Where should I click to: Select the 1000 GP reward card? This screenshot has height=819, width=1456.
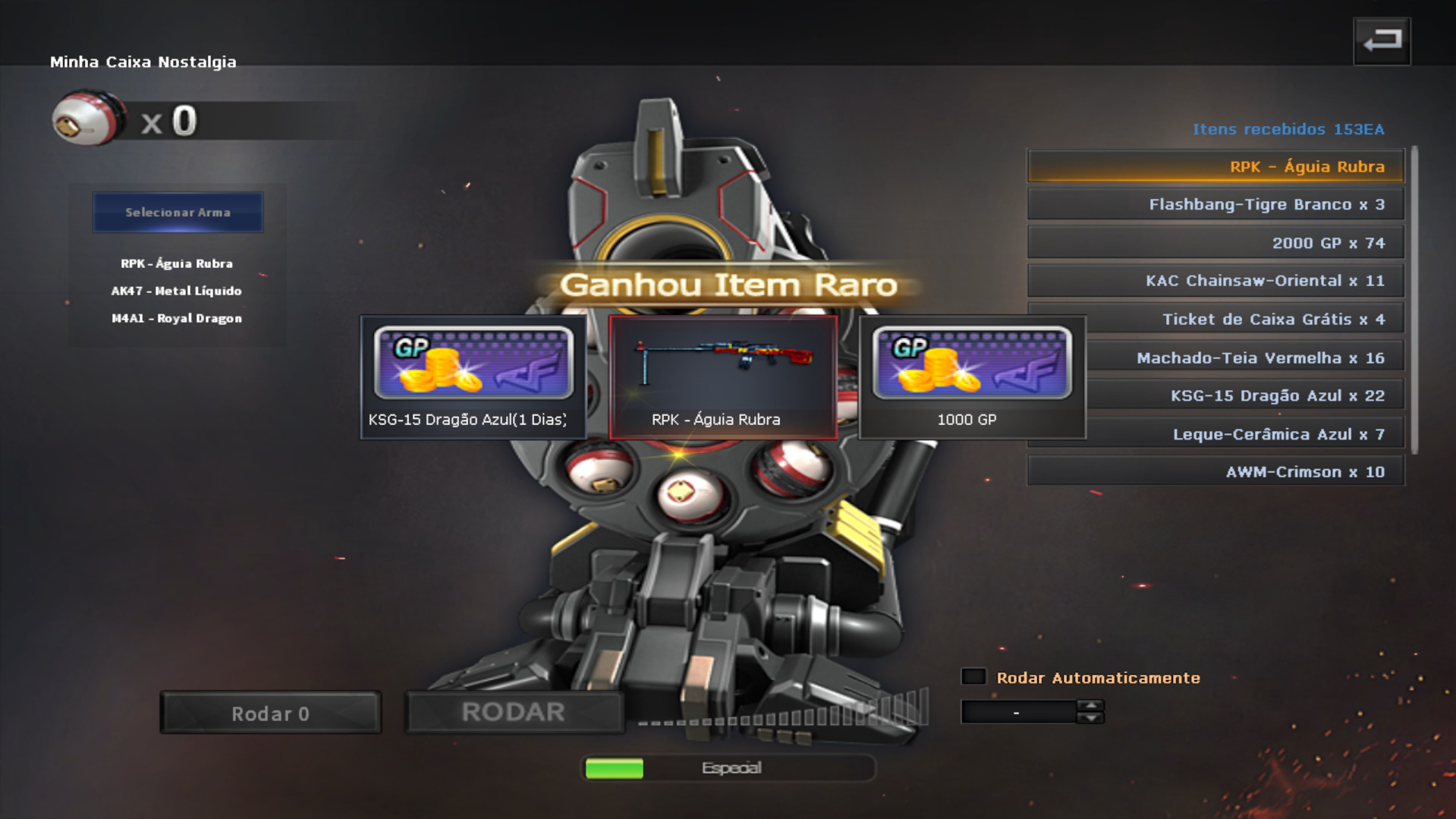pos(972,377)
